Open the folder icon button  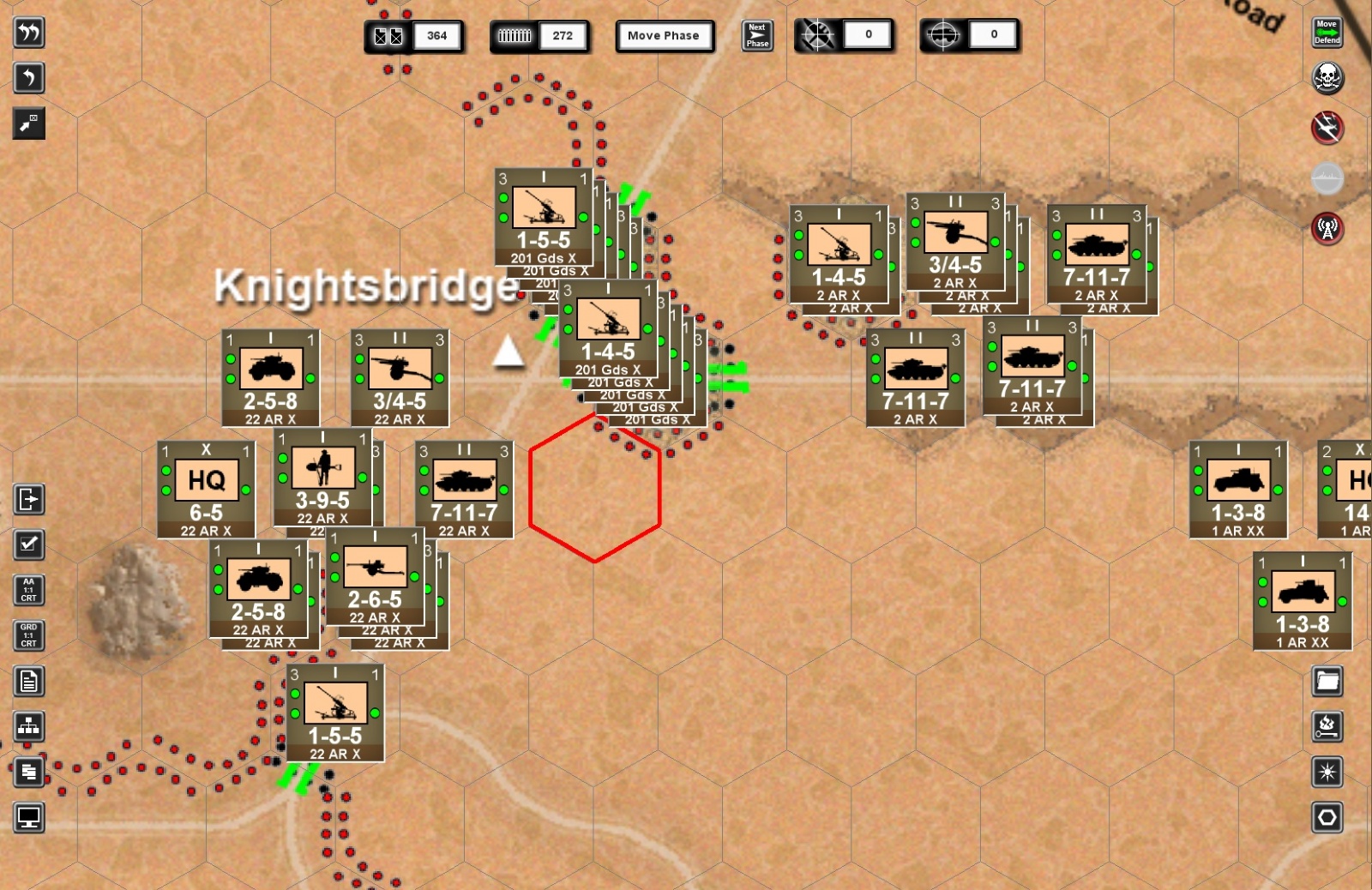[1327, 682]
